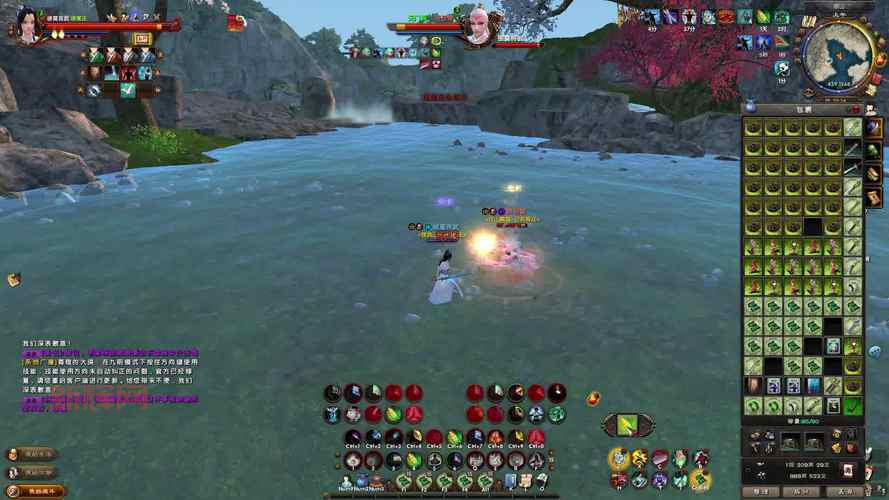
Task: Select the player portrait in top-left
Action: (27, 25)
